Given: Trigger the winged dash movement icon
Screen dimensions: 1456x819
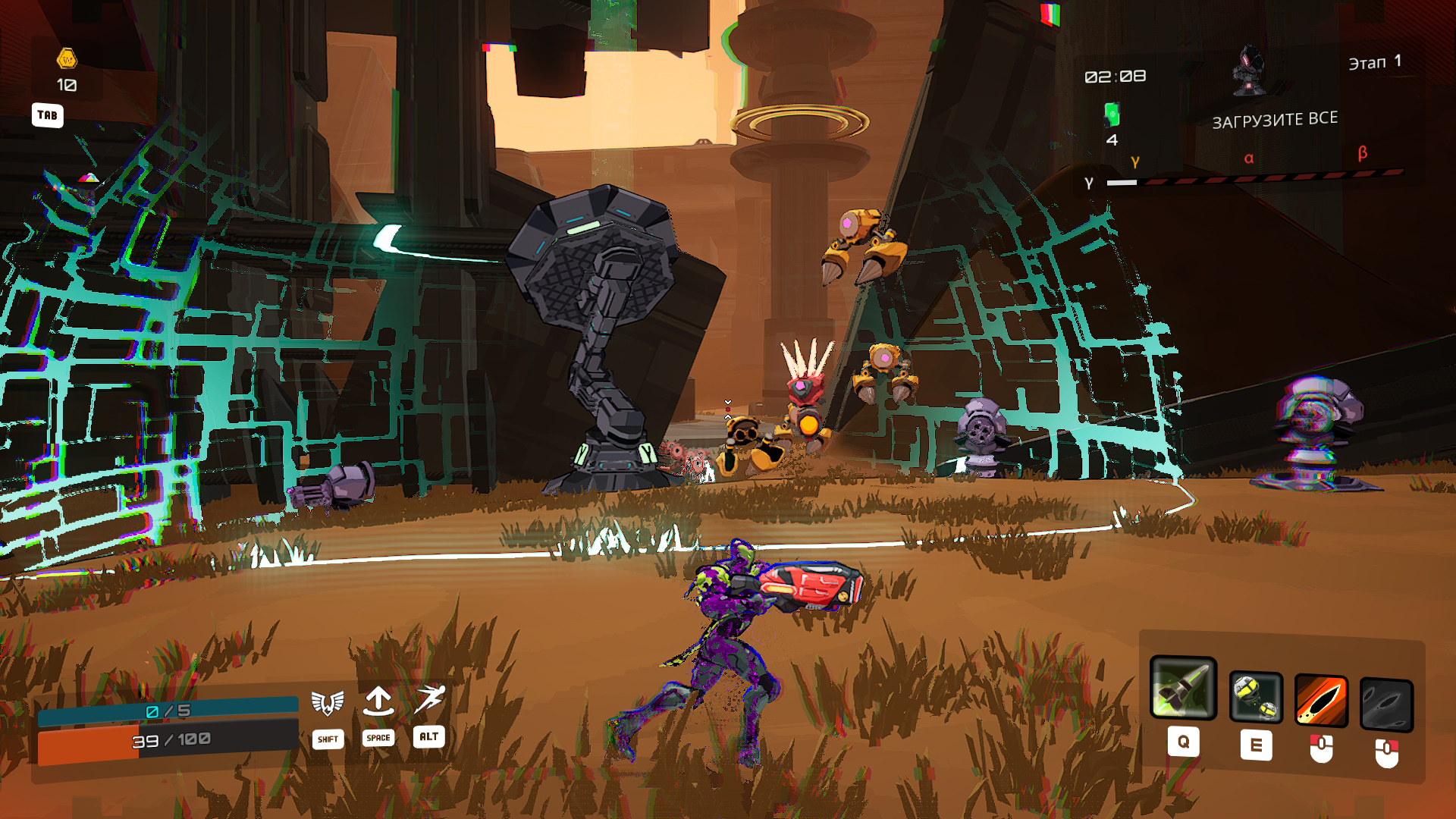Looking at the screenshot, I should pos(328,703).
